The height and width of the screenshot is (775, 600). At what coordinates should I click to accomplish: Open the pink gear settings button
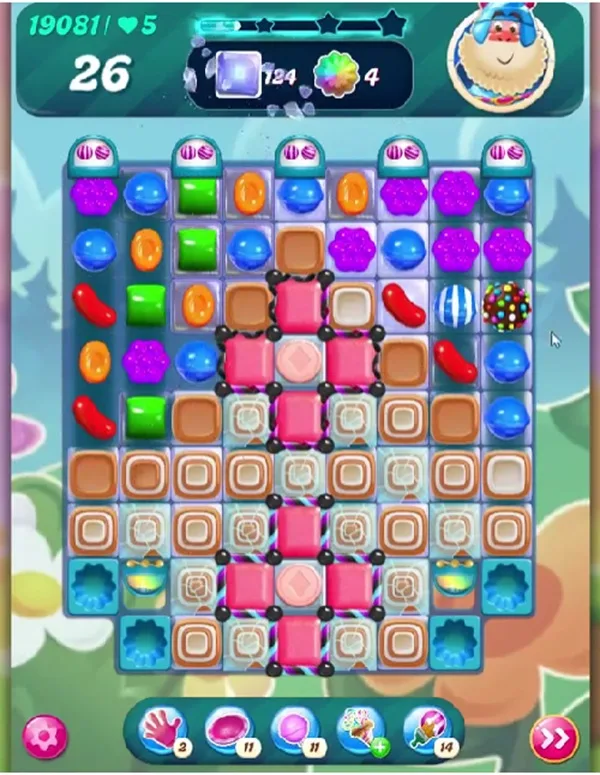(44, 735)
